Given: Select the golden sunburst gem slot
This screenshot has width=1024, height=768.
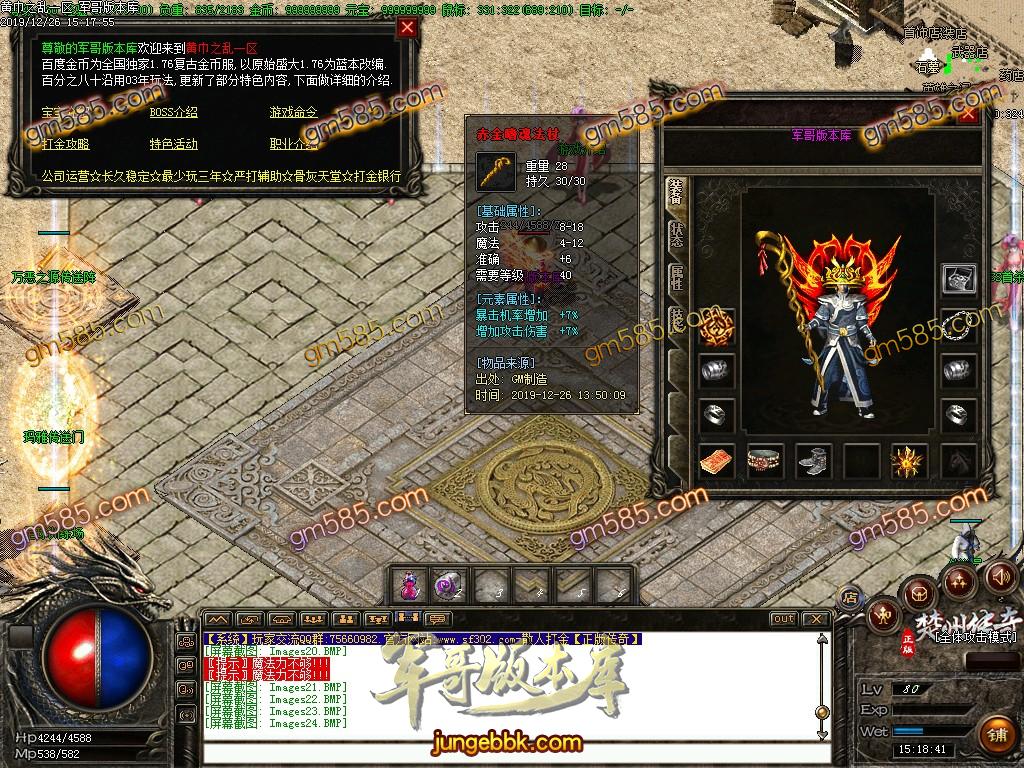Looking at the screenshot, I should [908, 461].
